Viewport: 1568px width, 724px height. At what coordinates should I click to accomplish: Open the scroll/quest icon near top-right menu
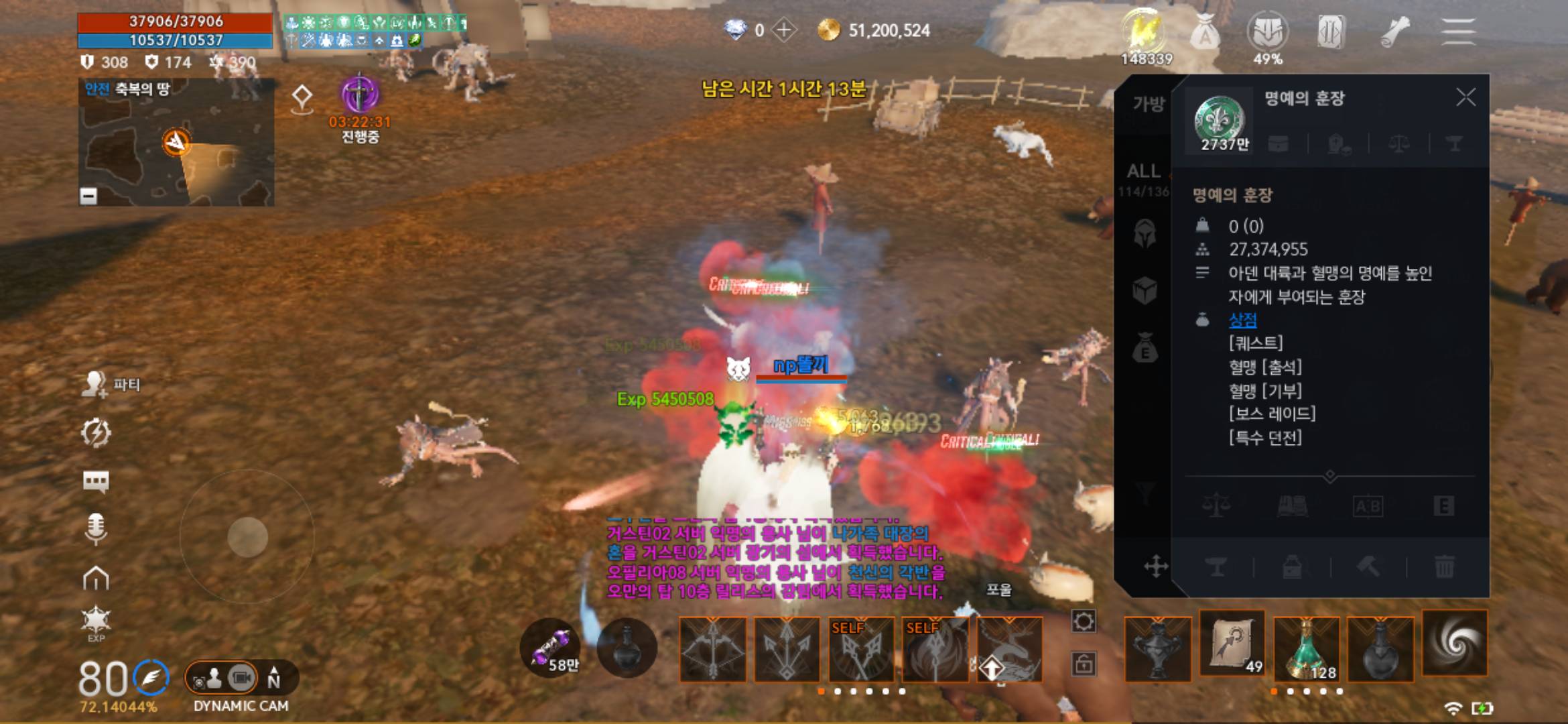1394,30
